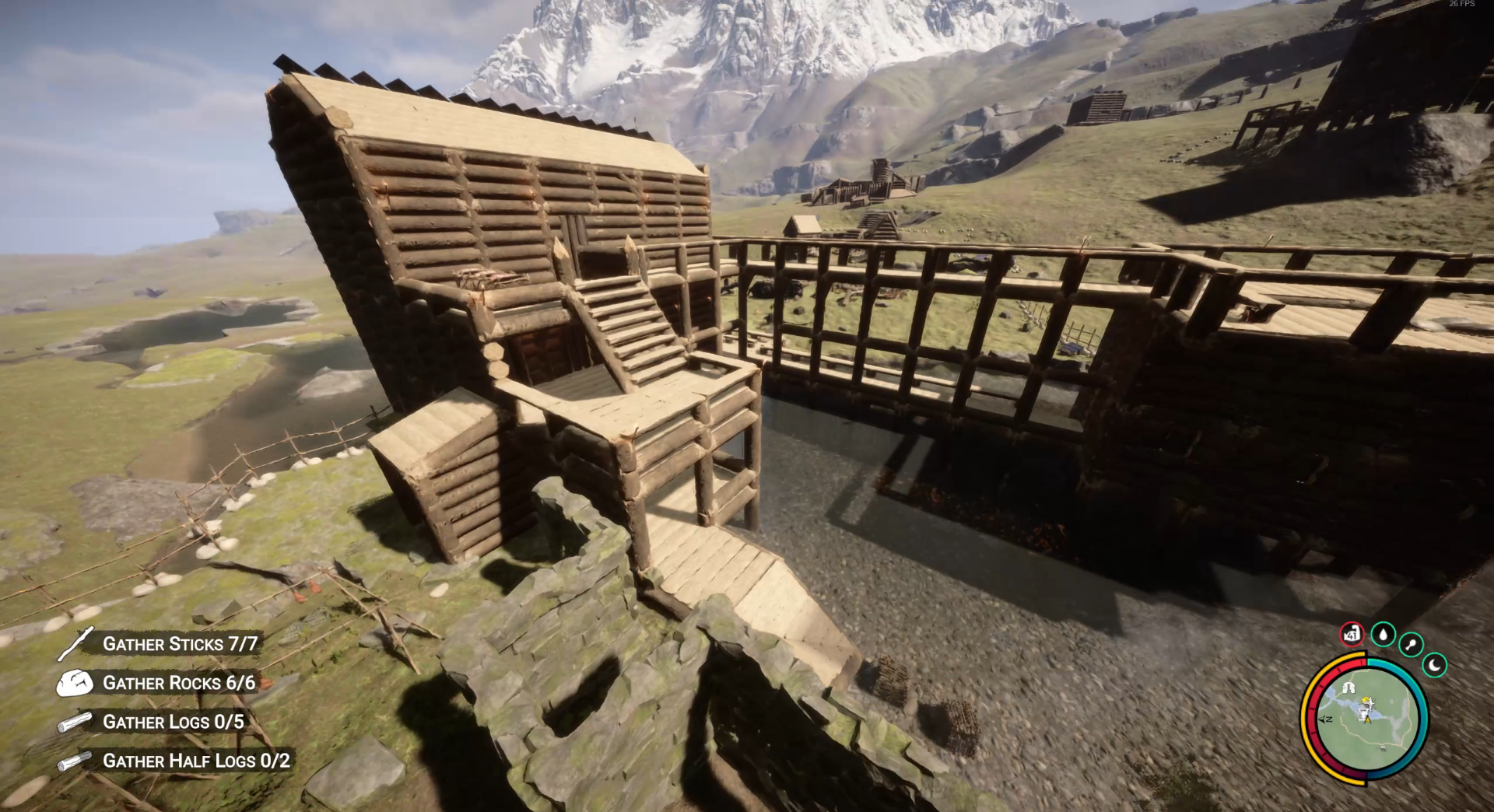Click the rock icon beside Gather Rocks
This screenshot has width=1494, height=812.
[x=77, y=684]
